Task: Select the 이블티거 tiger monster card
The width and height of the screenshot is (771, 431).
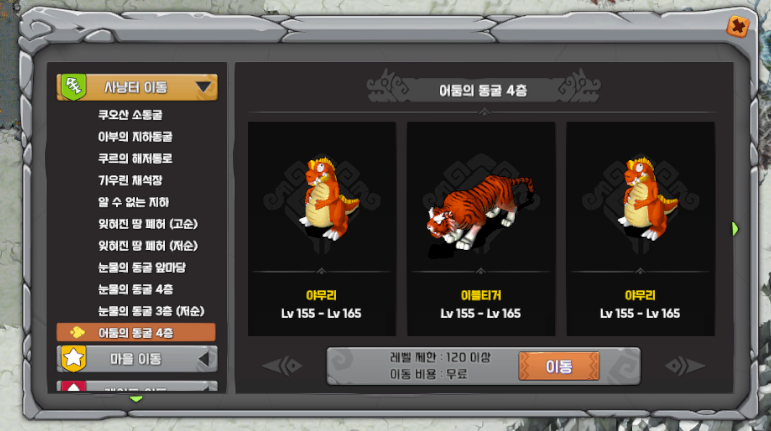Action: (480, 228)
